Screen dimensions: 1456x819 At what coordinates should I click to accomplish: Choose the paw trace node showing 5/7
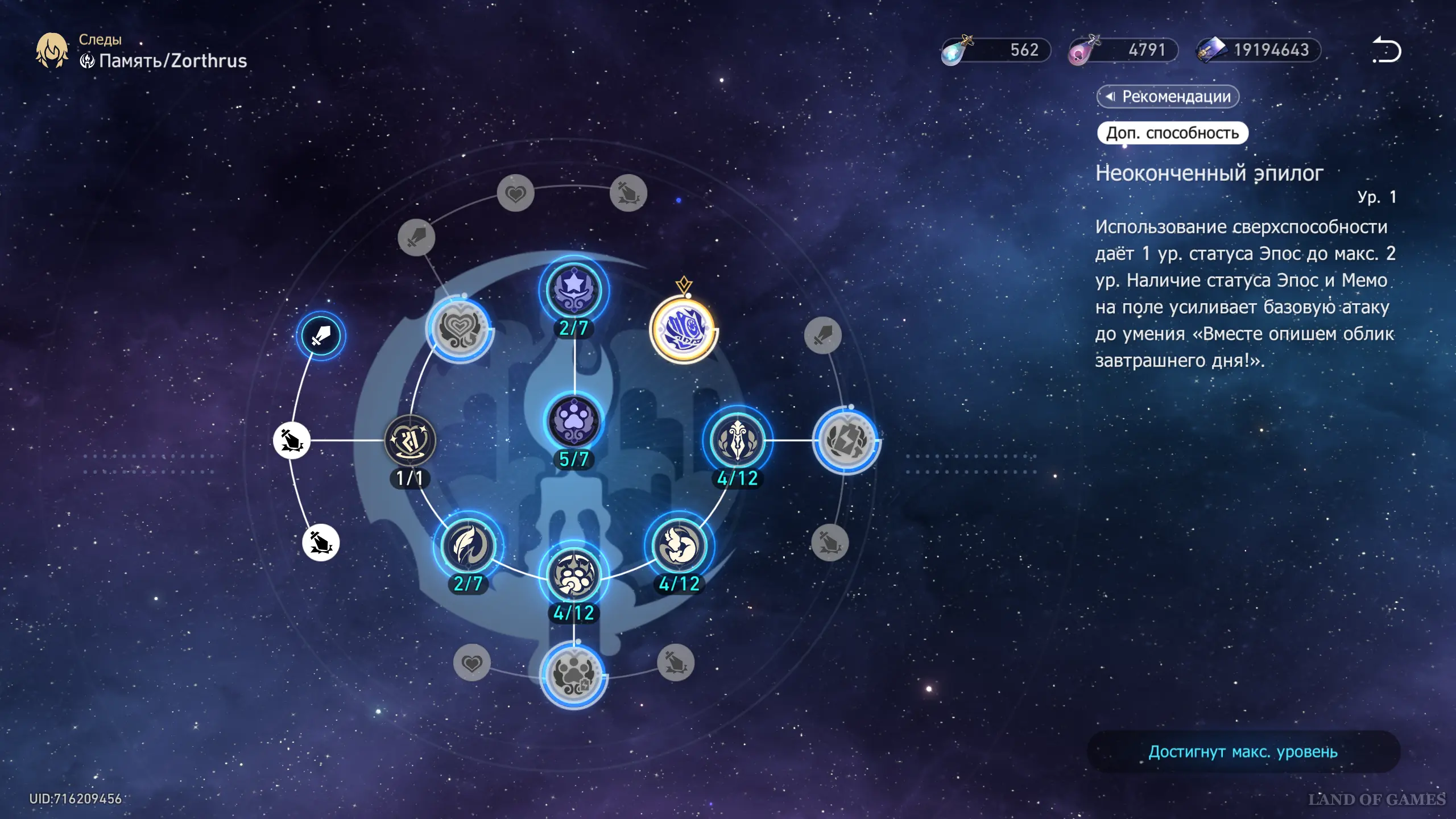574,422
